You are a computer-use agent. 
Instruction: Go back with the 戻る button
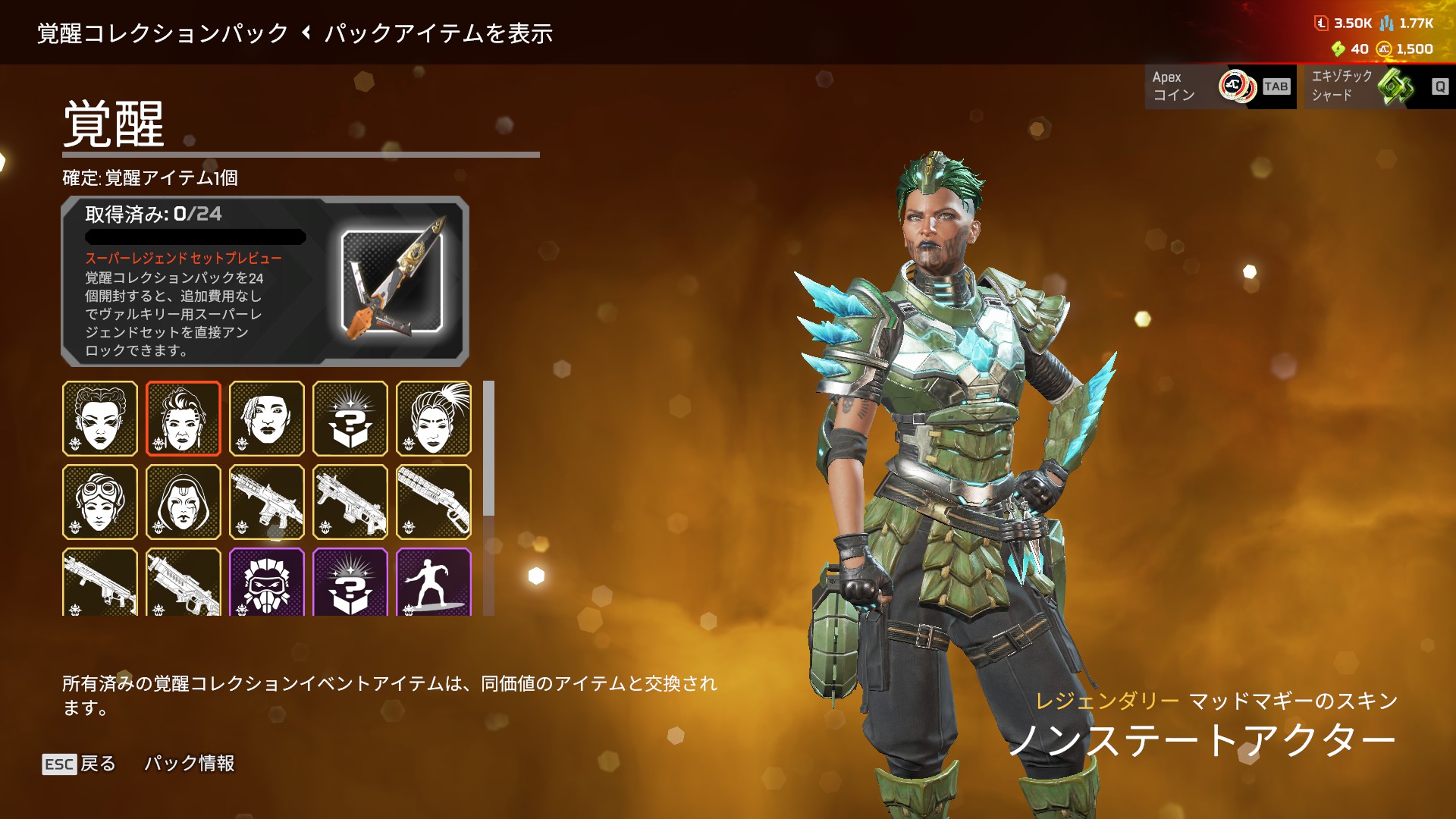[80, 764]
